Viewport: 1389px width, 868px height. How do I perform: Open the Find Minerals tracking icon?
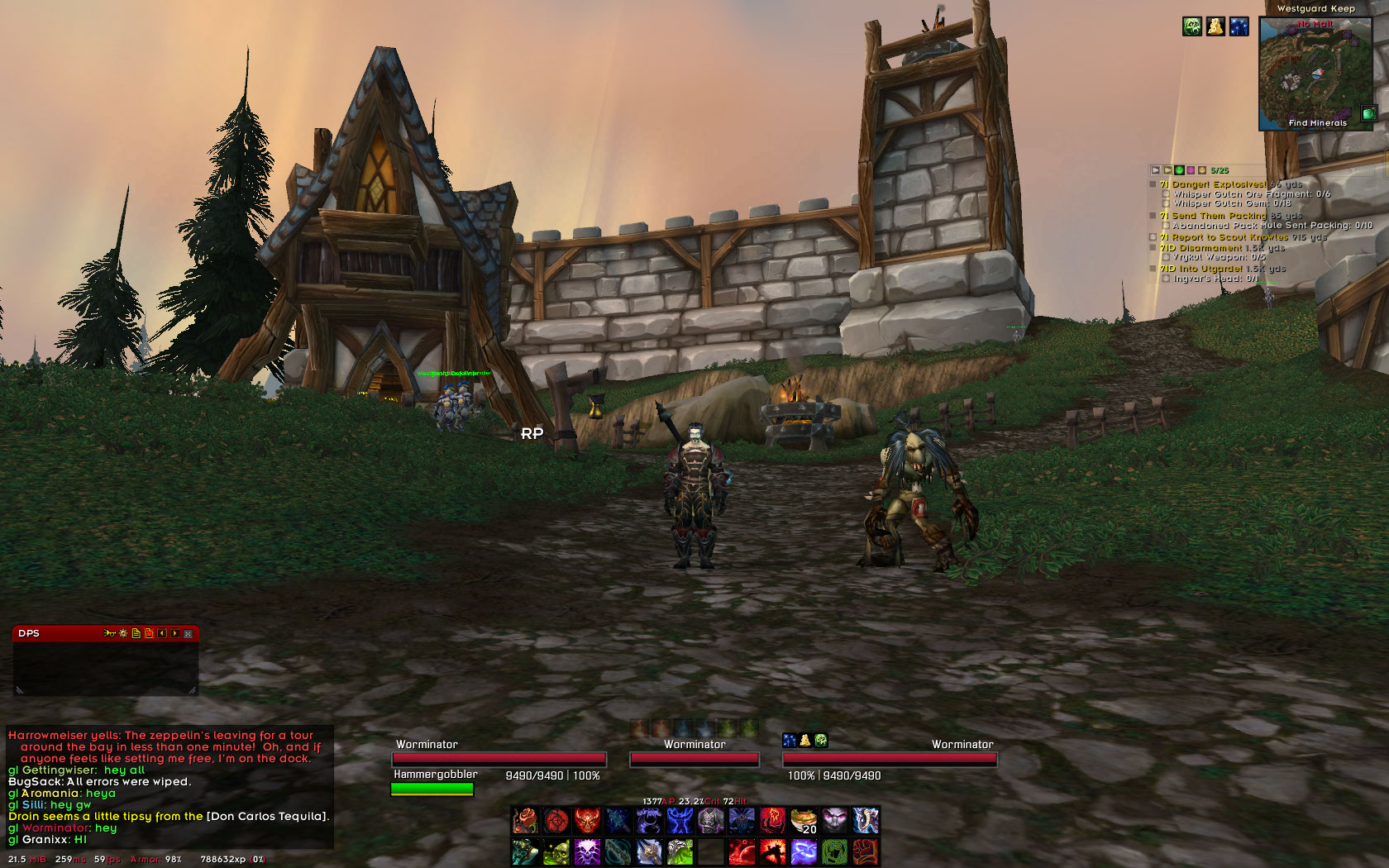(x=1369, y=113)
